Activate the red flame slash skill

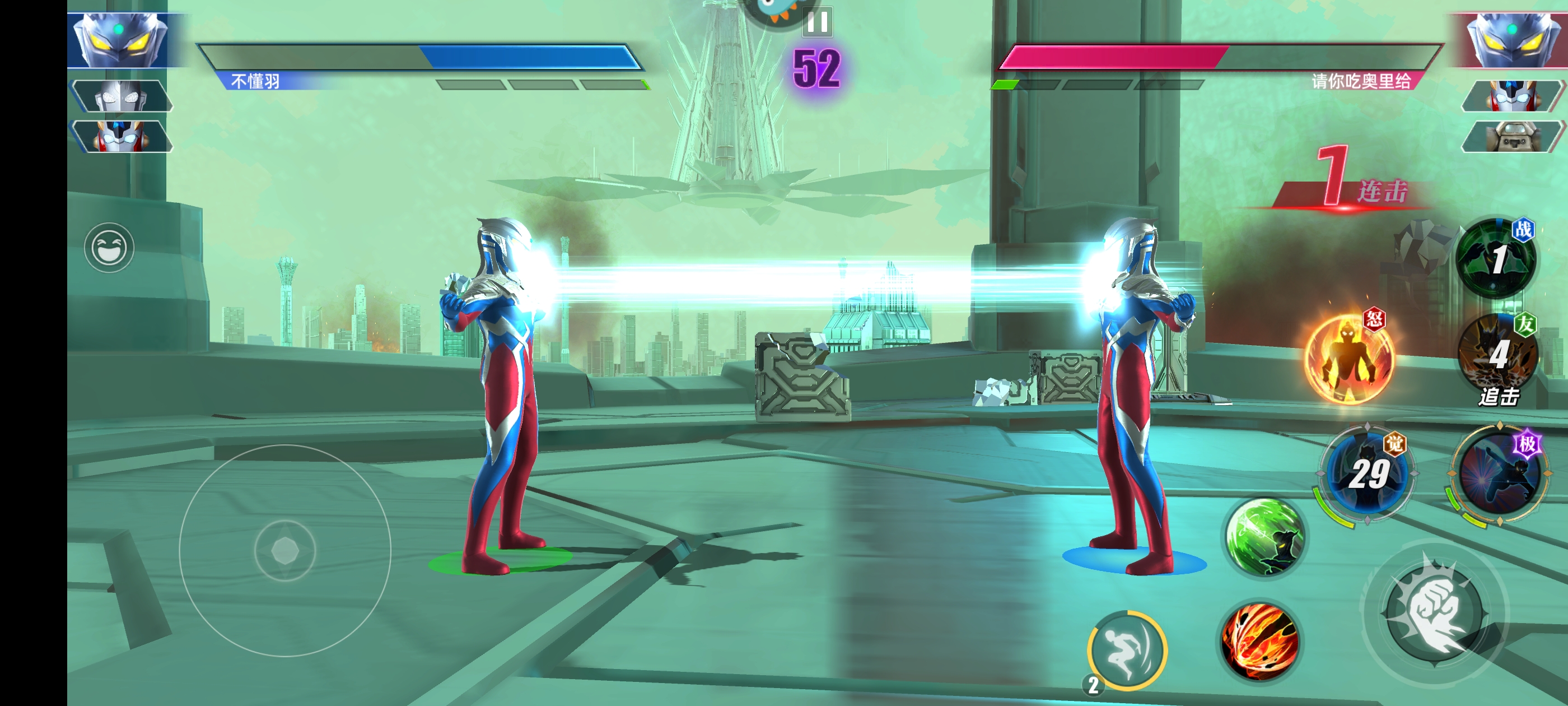(x=1259, y=641)
